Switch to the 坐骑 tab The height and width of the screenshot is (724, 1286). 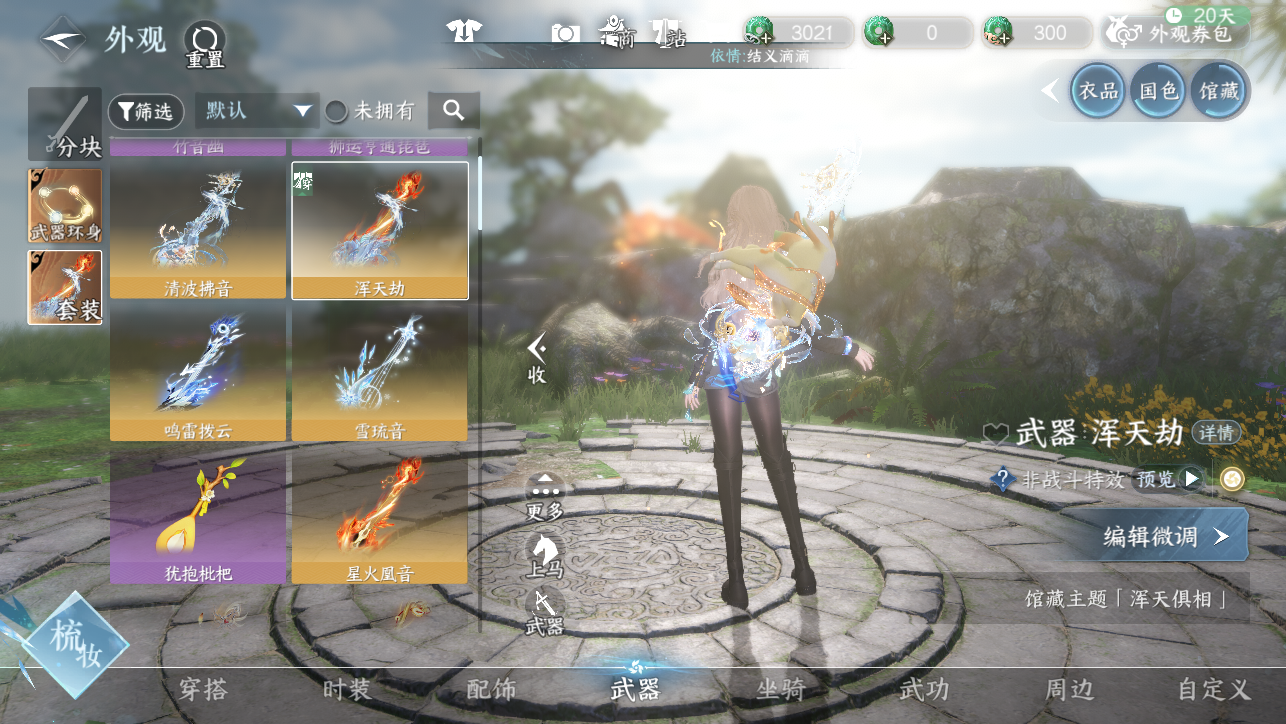pos(781,689)
